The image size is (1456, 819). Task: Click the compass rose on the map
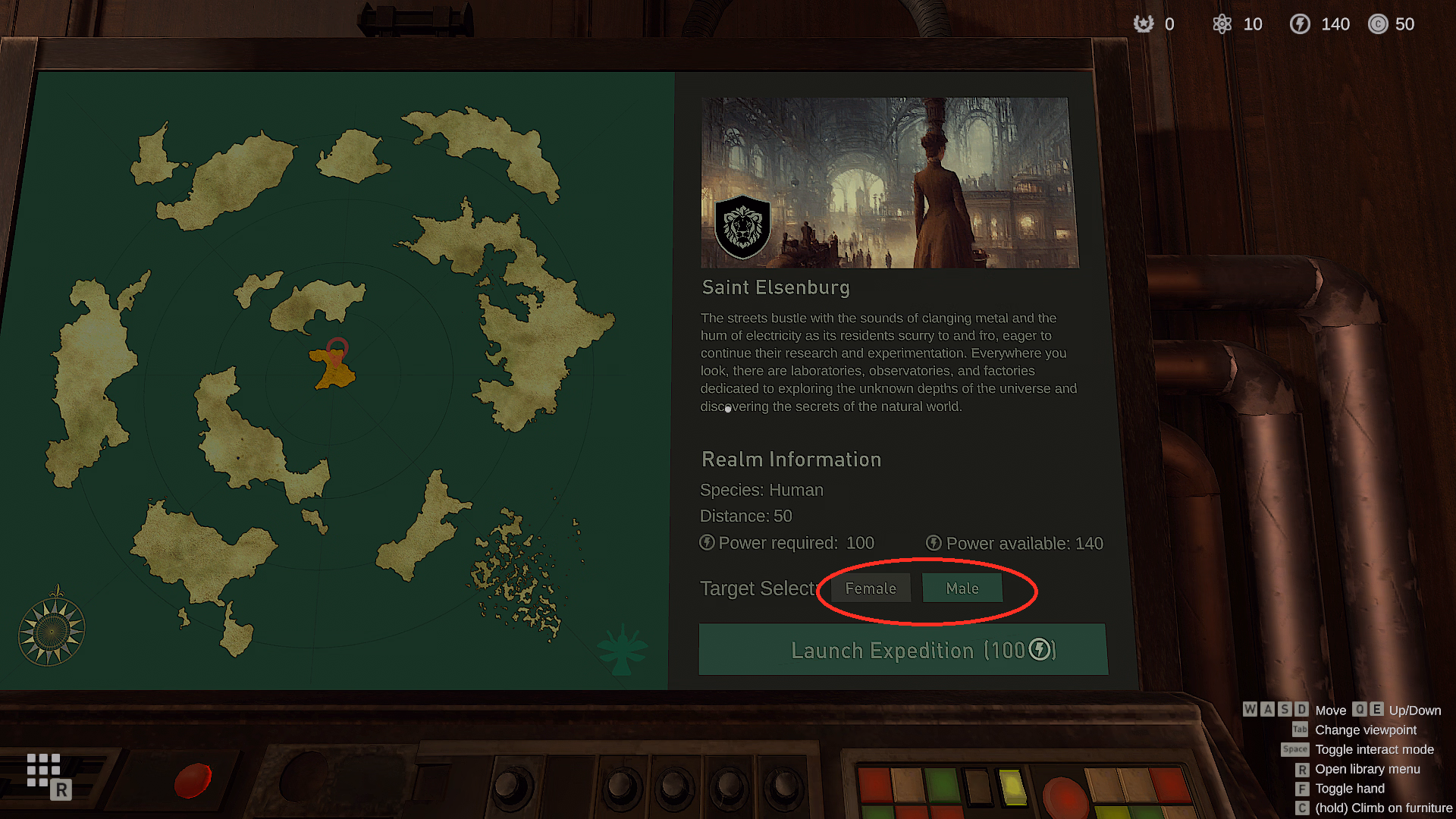coord(52,630)
